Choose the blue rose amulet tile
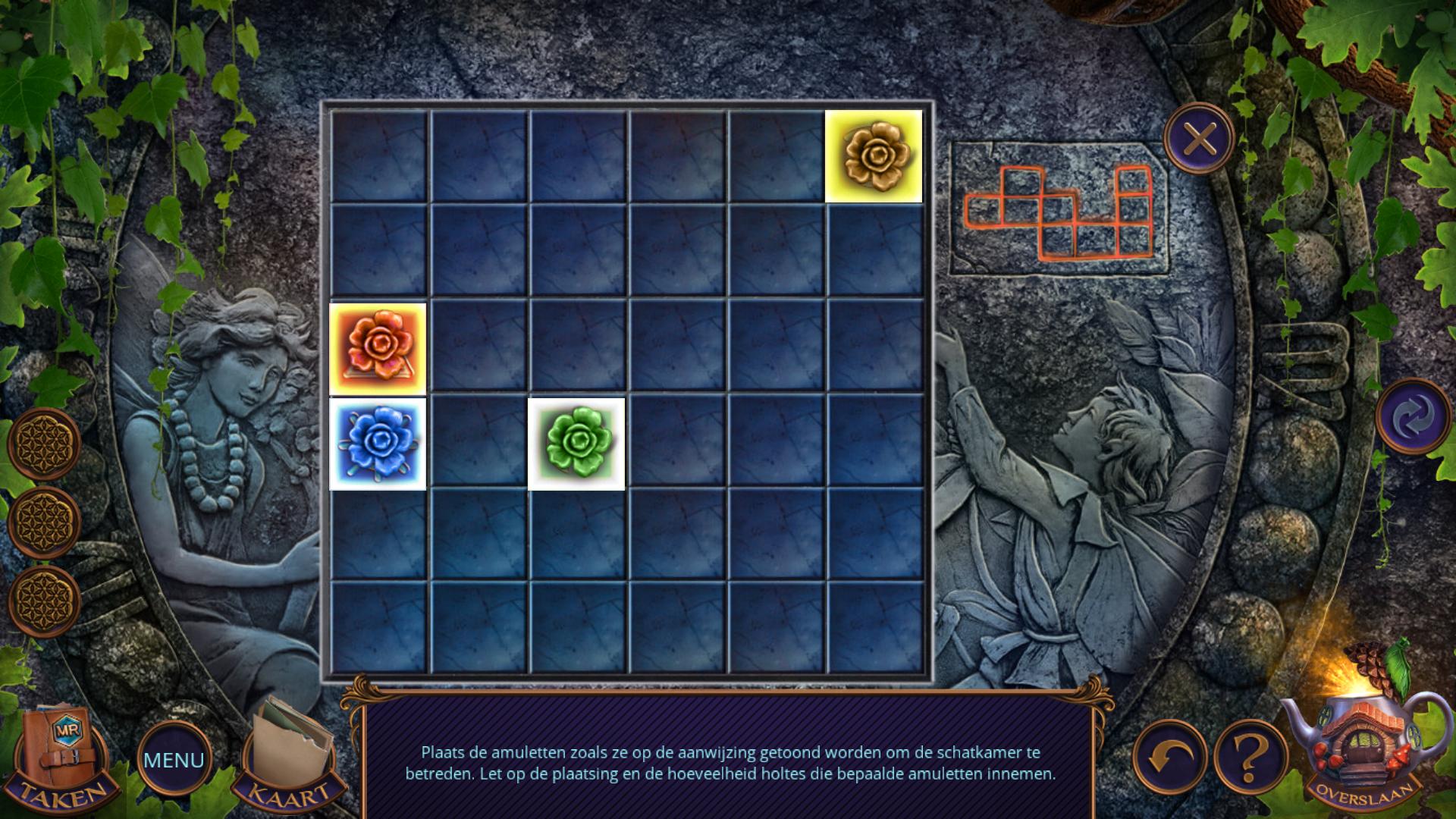 pyautogui.click(x=378, y=444)
